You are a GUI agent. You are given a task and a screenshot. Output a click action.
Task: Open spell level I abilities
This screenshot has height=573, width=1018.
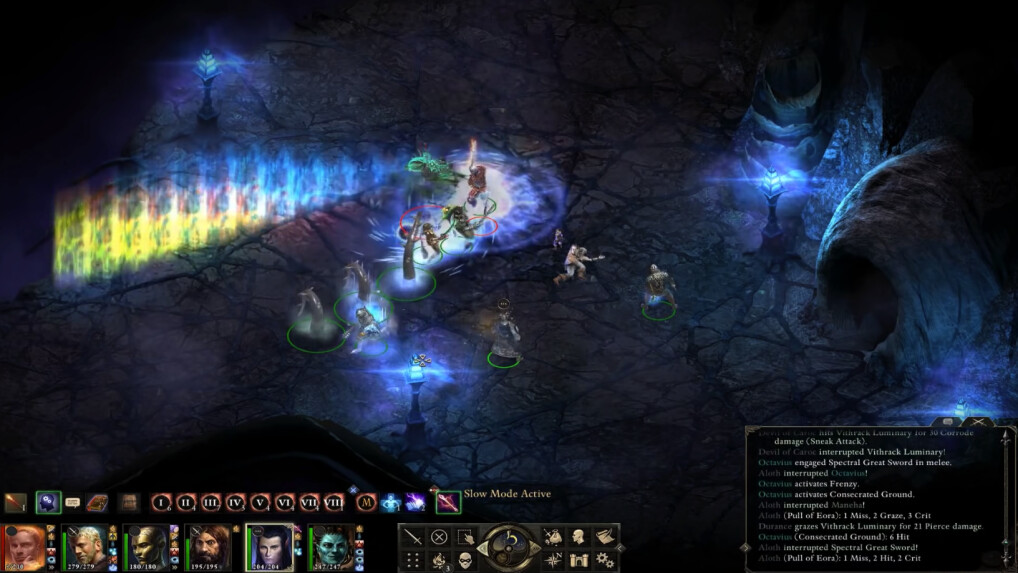point(162,503)
